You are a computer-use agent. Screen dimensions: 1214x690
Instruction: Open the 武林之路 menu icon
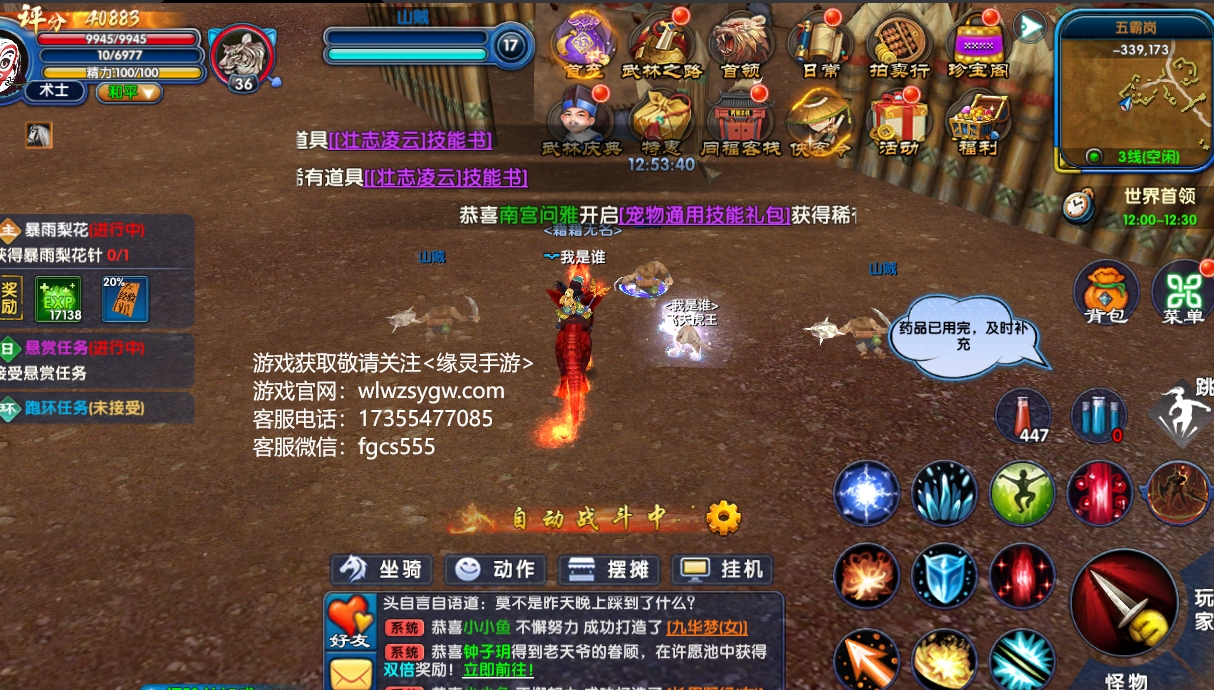pos(662,45)
